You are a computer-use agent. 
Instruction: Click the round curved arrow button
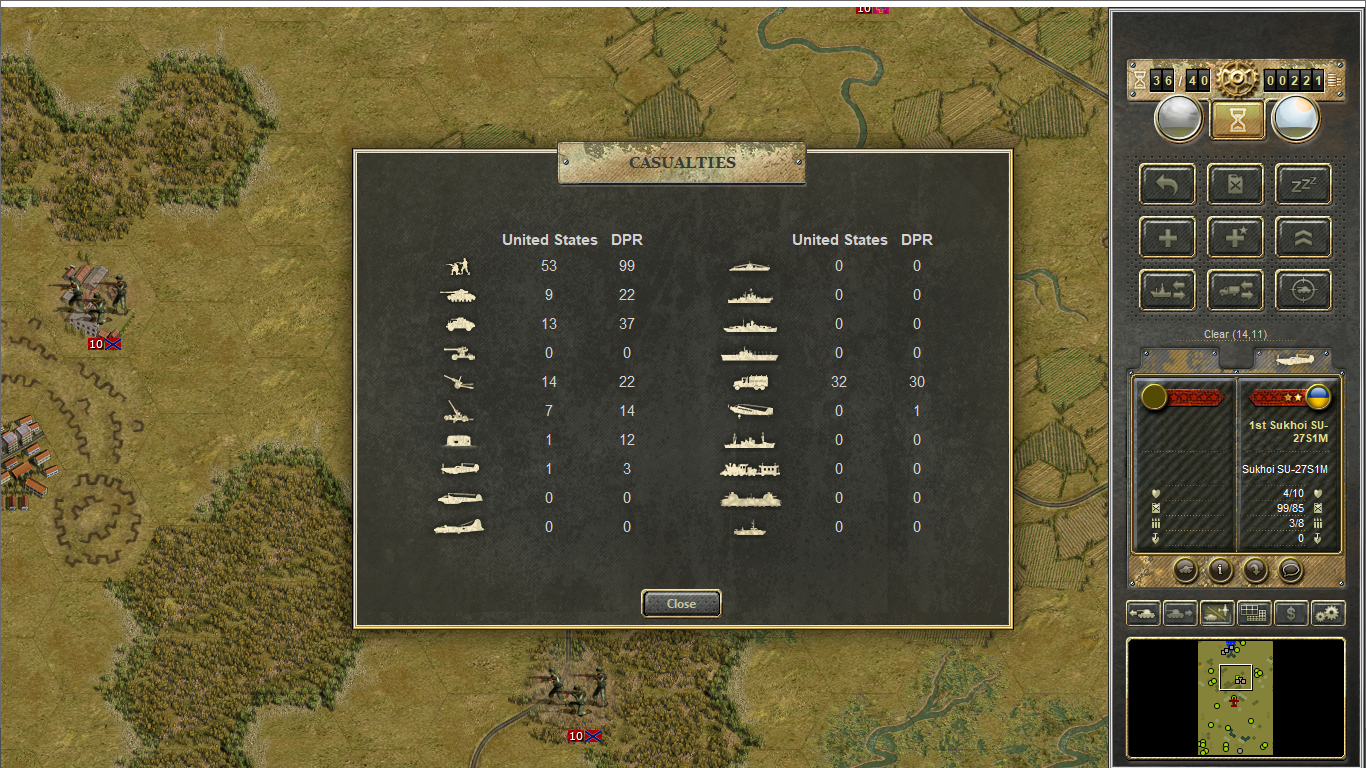point(1255,570)
